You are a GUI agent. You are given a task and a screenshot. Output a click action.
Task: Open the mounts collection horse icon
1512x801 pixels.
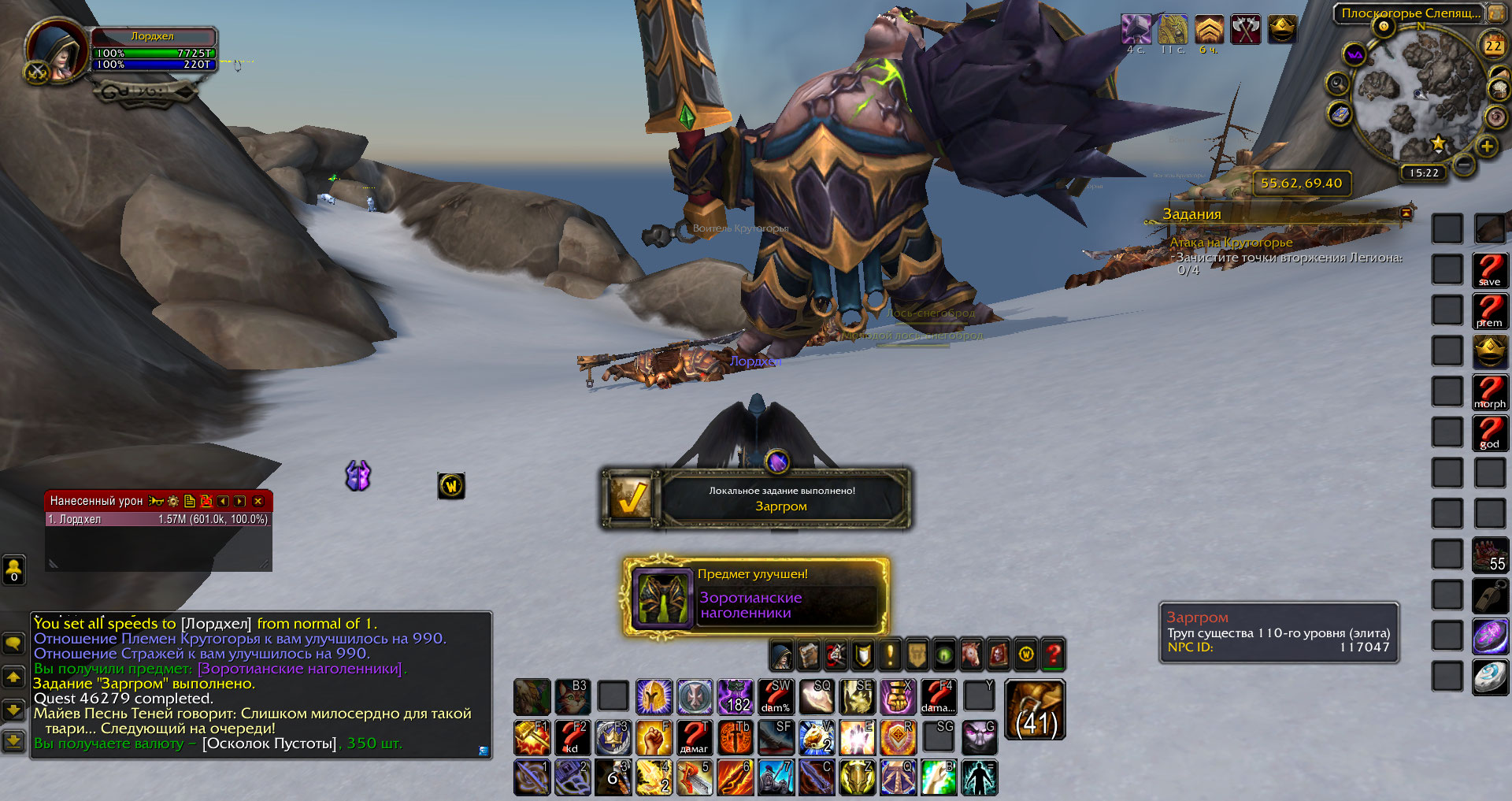(971, 655)
